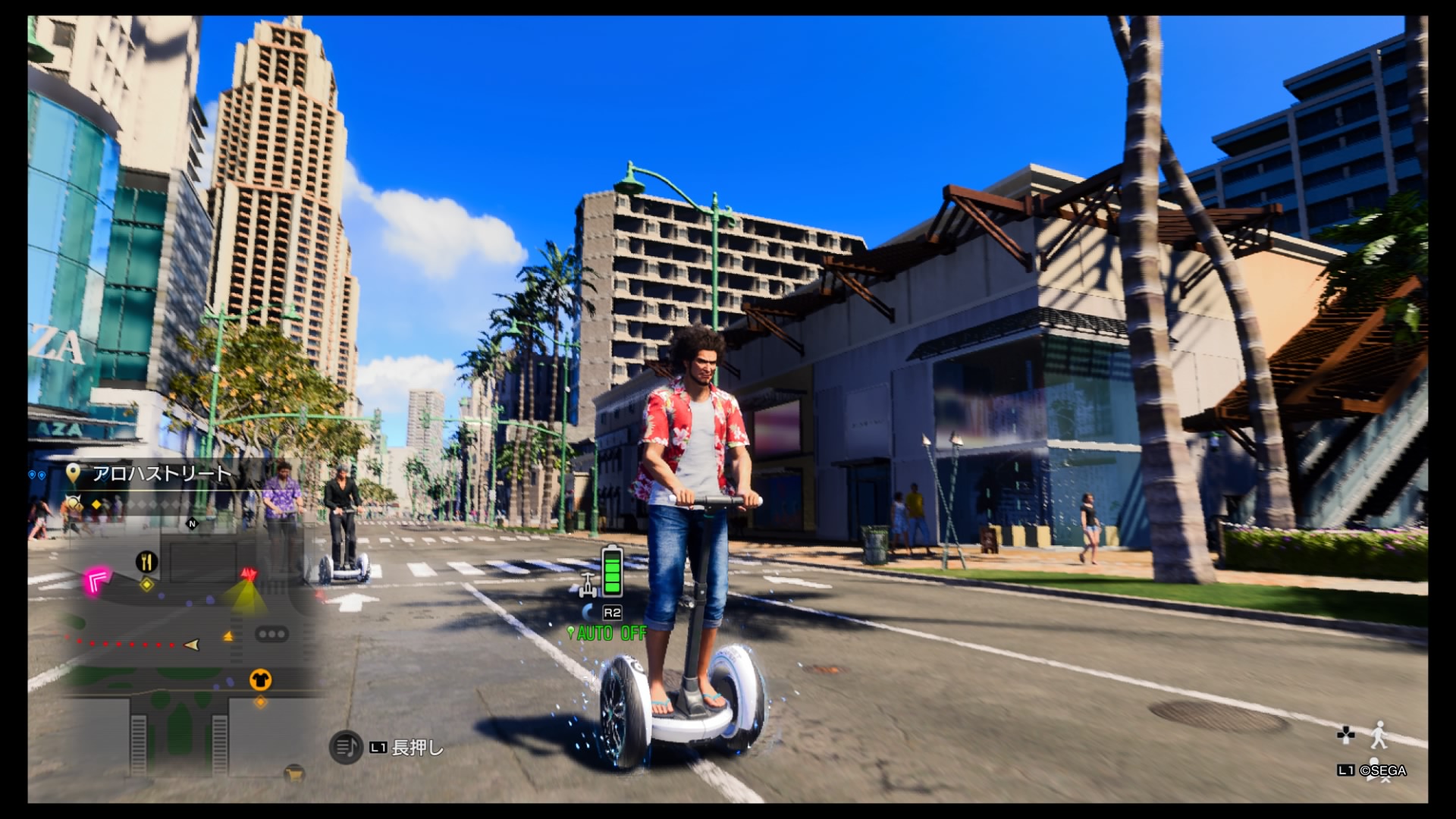Click the three-dot speech bubble on minimap
The height and width of the screenshot is (819, 1456).
[271, 633]
